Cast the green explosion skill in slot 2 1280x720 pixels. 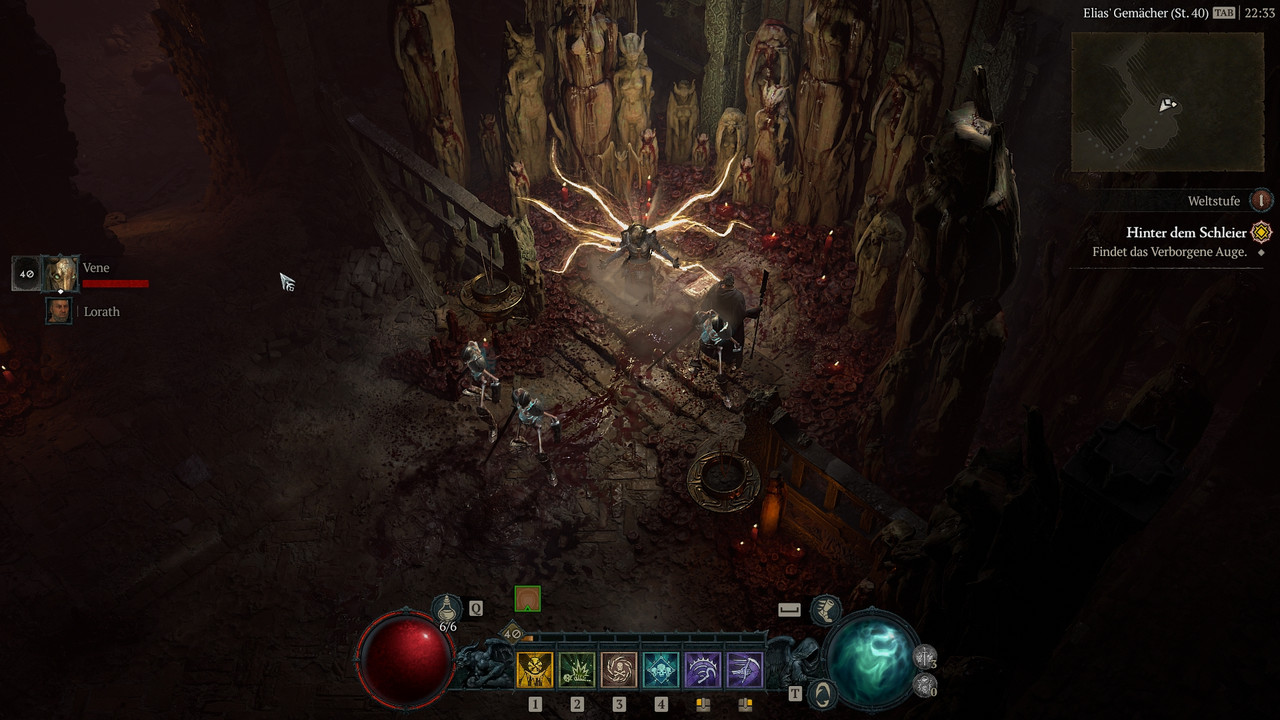[577, 670]
